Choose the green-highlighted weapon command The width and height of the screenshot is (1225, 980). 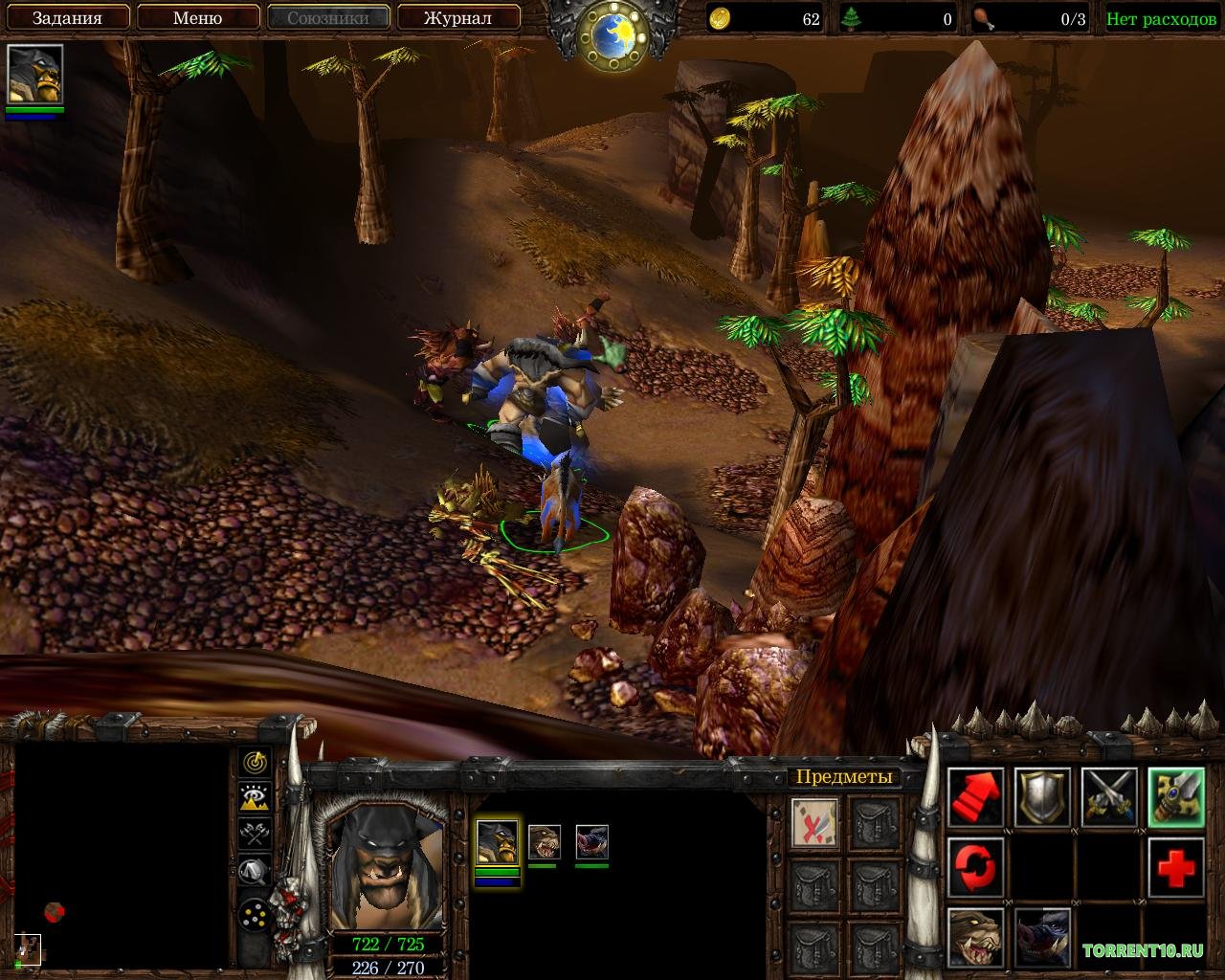pos(1176,797)
